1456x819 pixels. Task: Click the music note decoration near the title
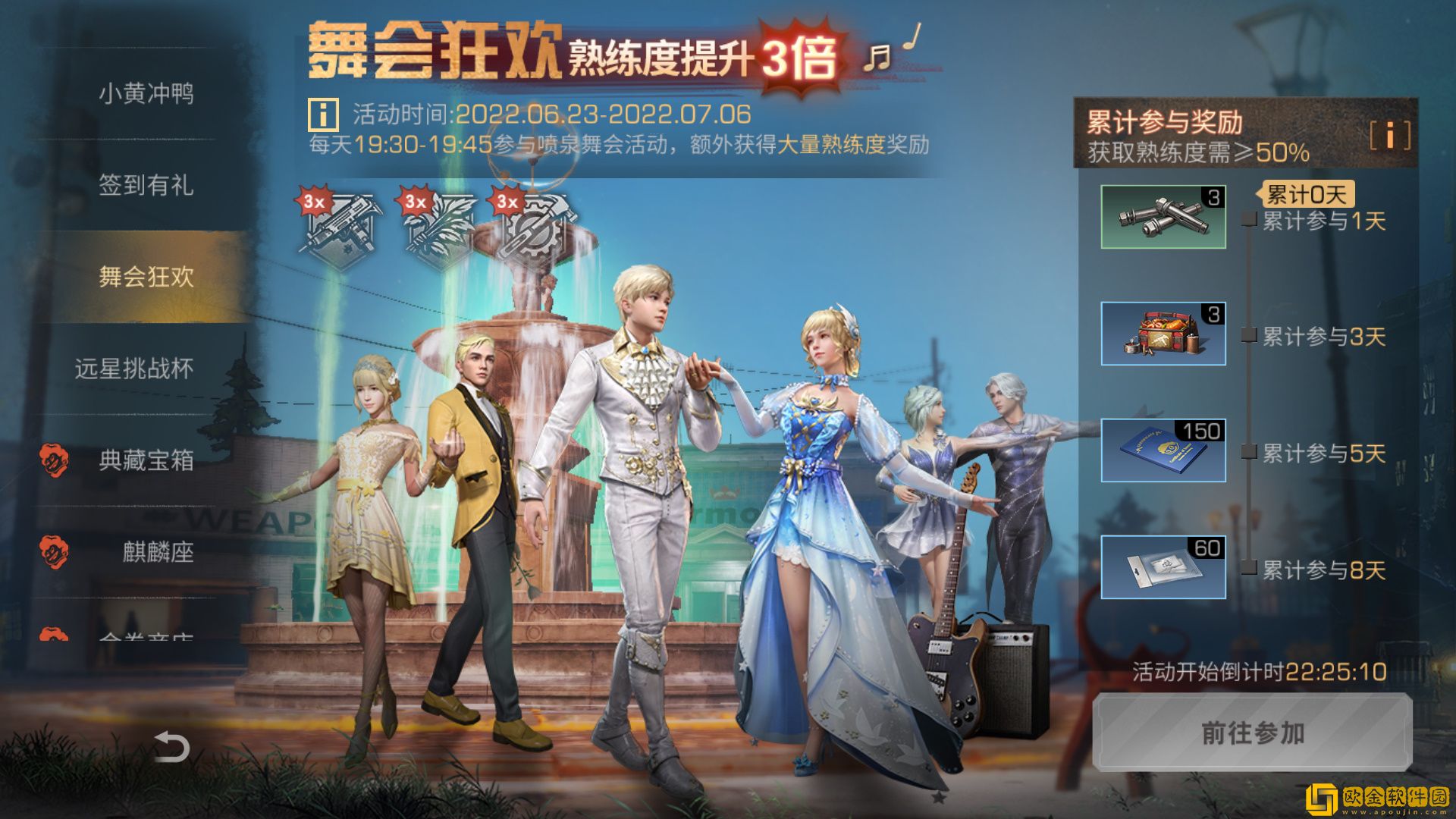pyautogui.click(x=878, y=57)
